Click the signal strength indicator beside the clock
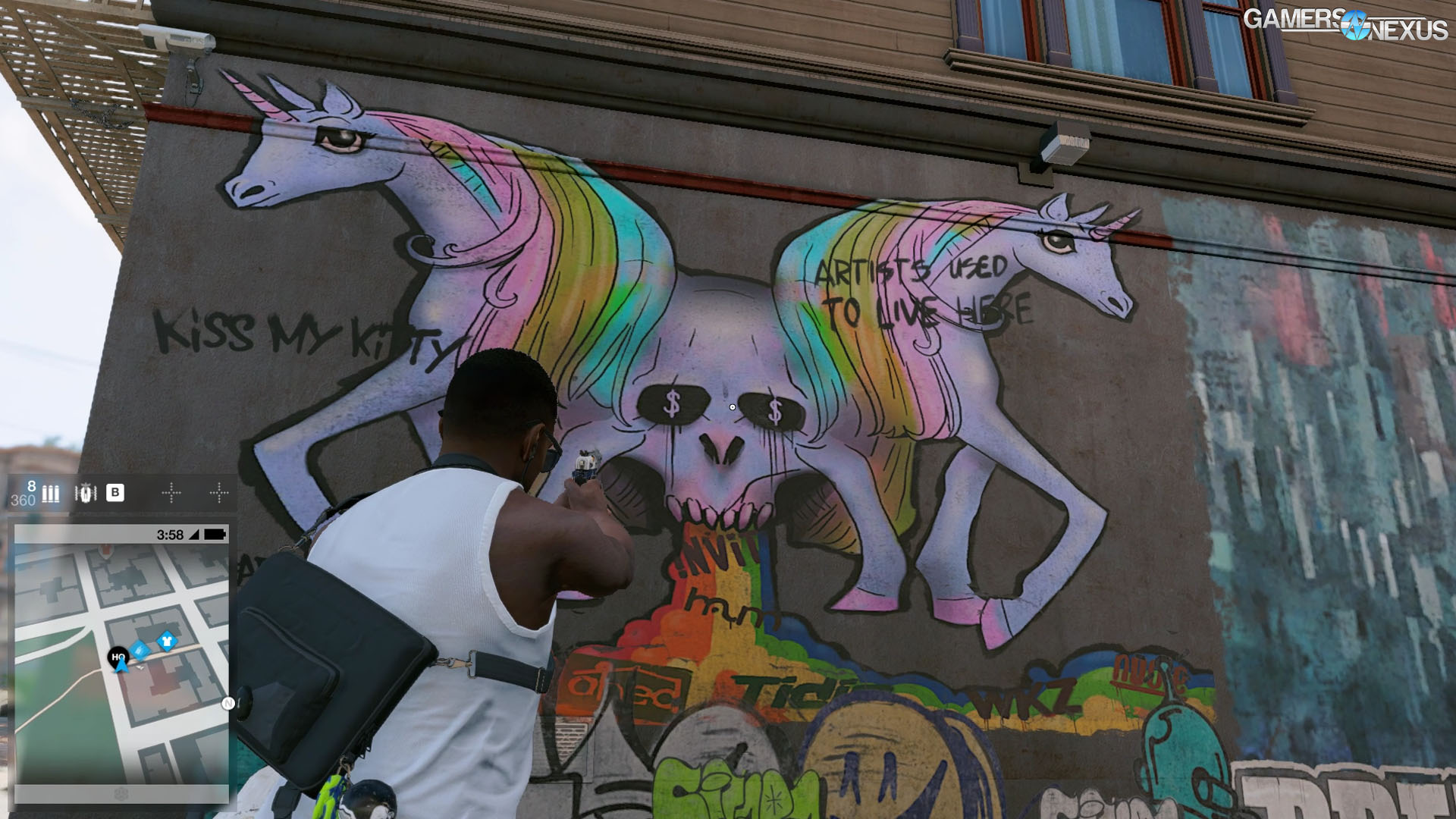Screen dimensions: 1456x819 click(193, 534)
